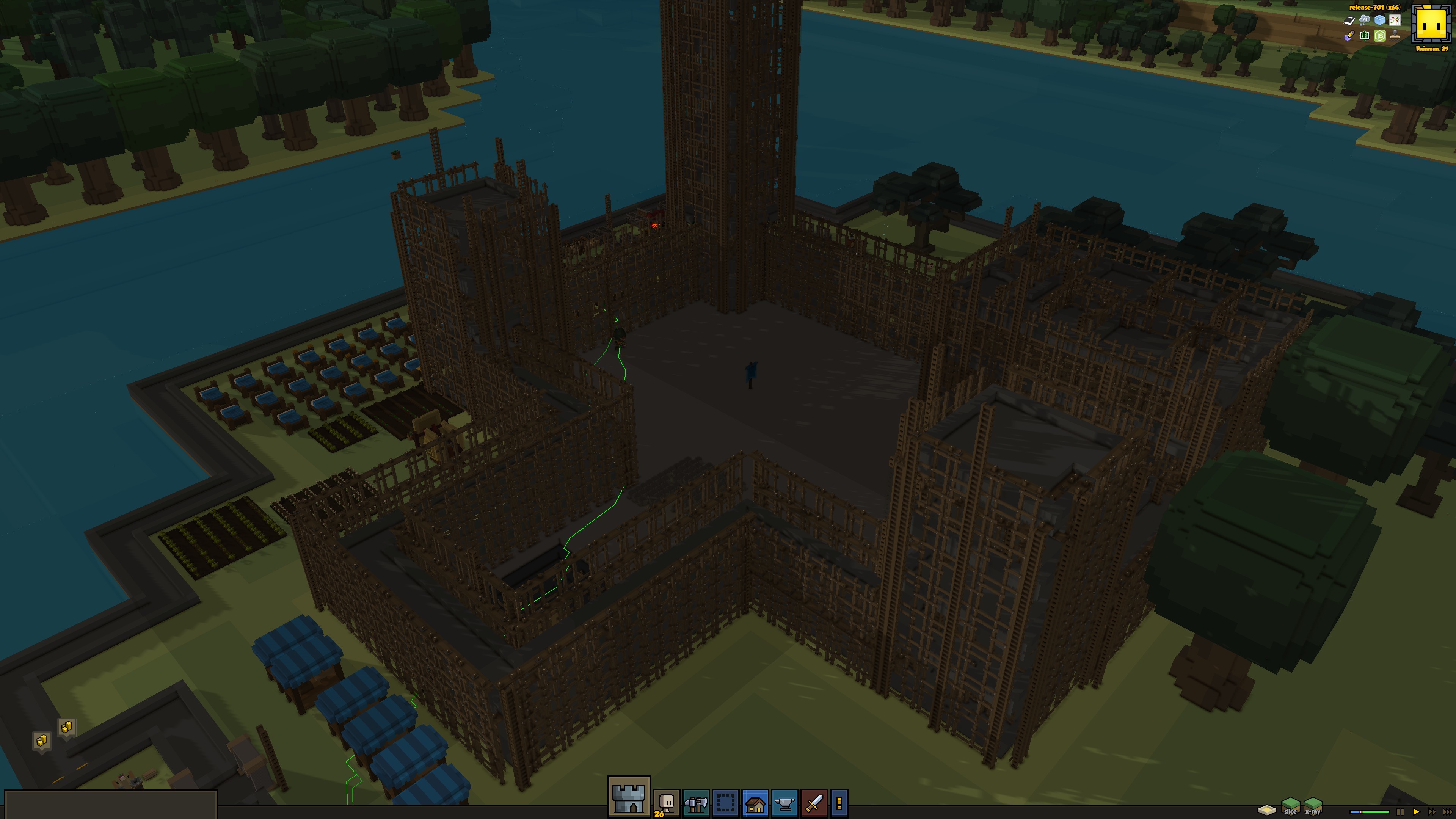1456x819 pixels.
Task: Open the harvest menu with hammer and axe
Action: tap(696, 803)
